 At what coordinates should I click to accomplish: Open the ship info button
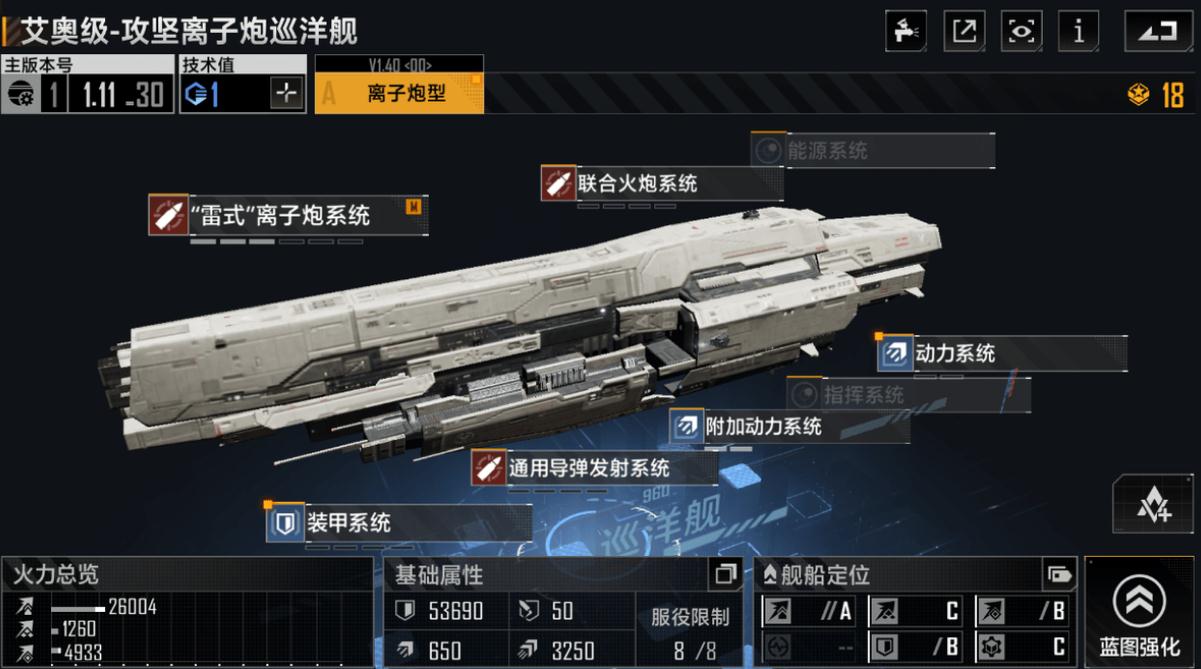1078,30
